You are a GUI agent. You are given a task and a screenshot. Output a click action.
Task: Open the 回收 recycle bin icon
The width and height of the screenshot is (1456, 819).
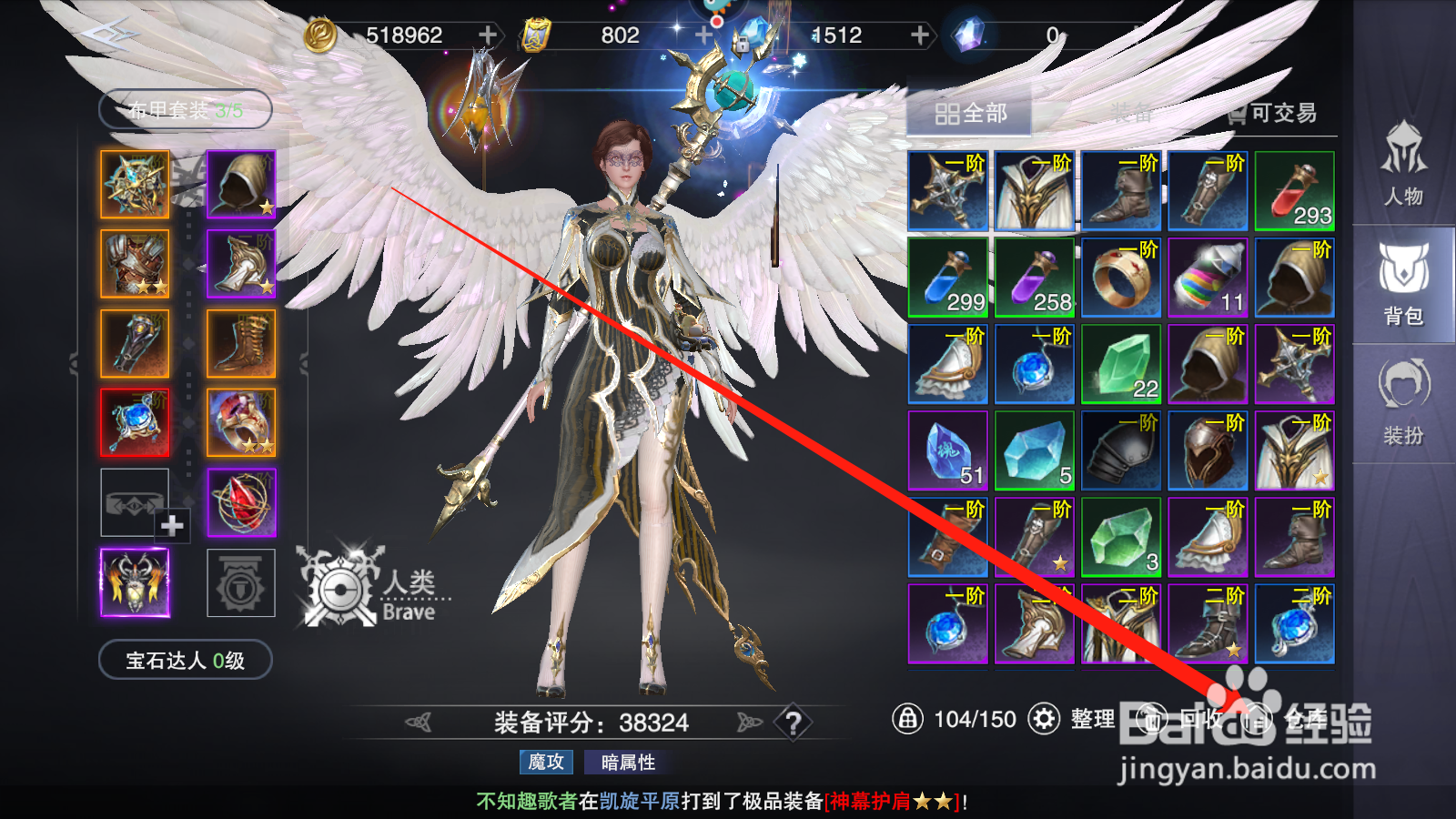tap(1154, 719)
